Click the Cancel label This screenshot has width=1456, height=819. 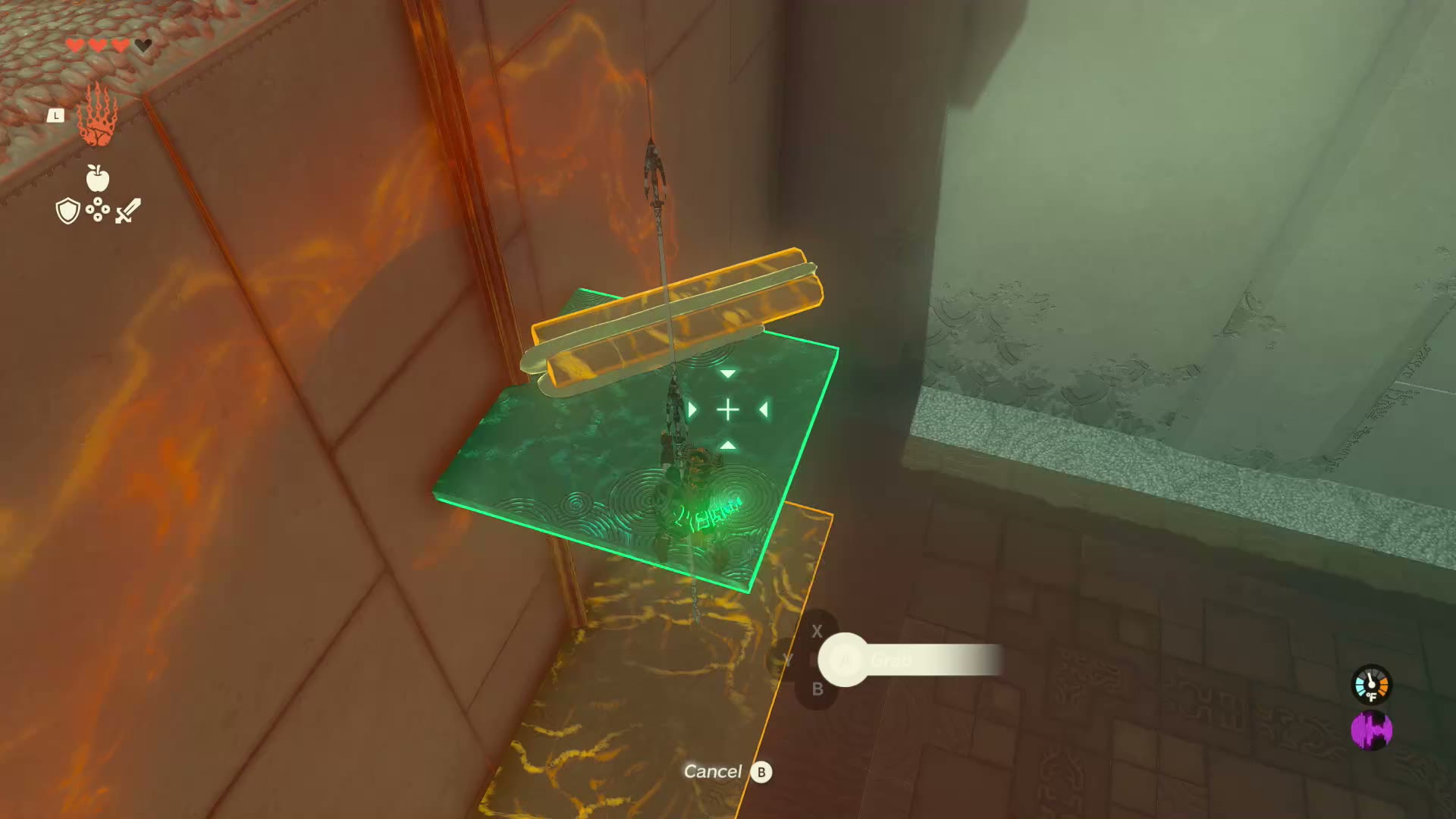(713, 772)
